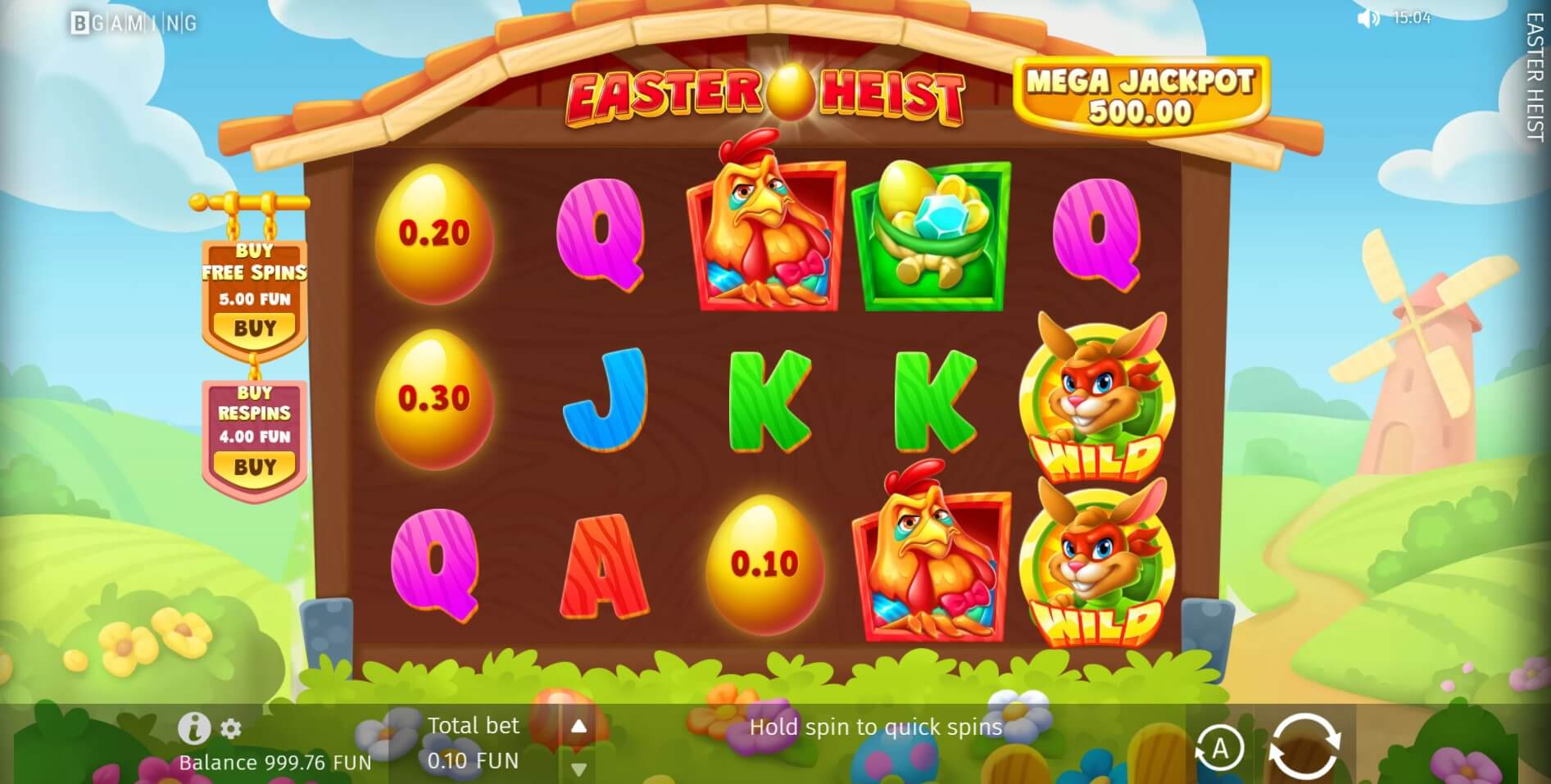Click the speaker icon to mute sound
The image size is (1551, 784).
pyautogui.click(x=1368, y=18)
